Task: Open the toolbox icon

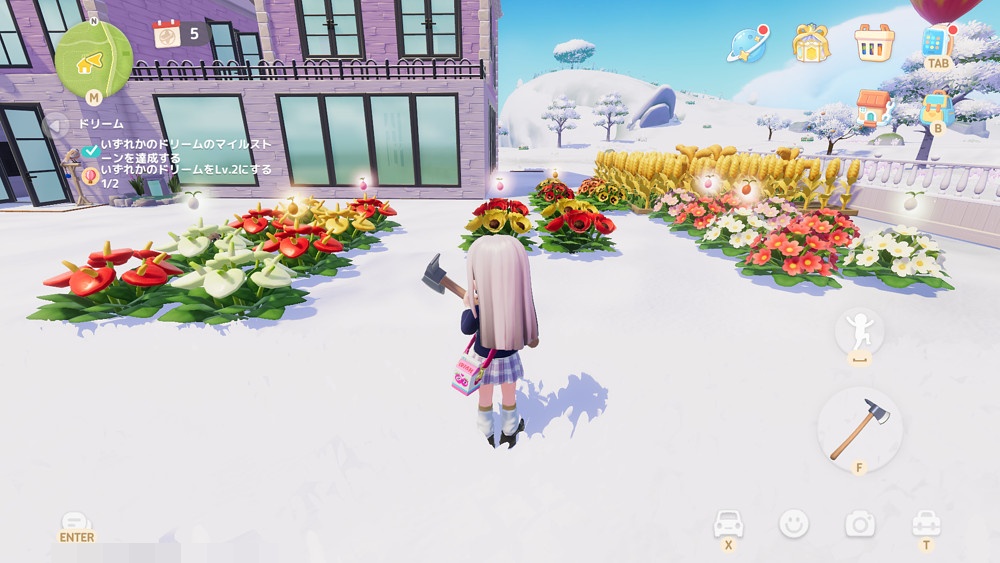Action: pyautogui.click(x=926, y=523)
